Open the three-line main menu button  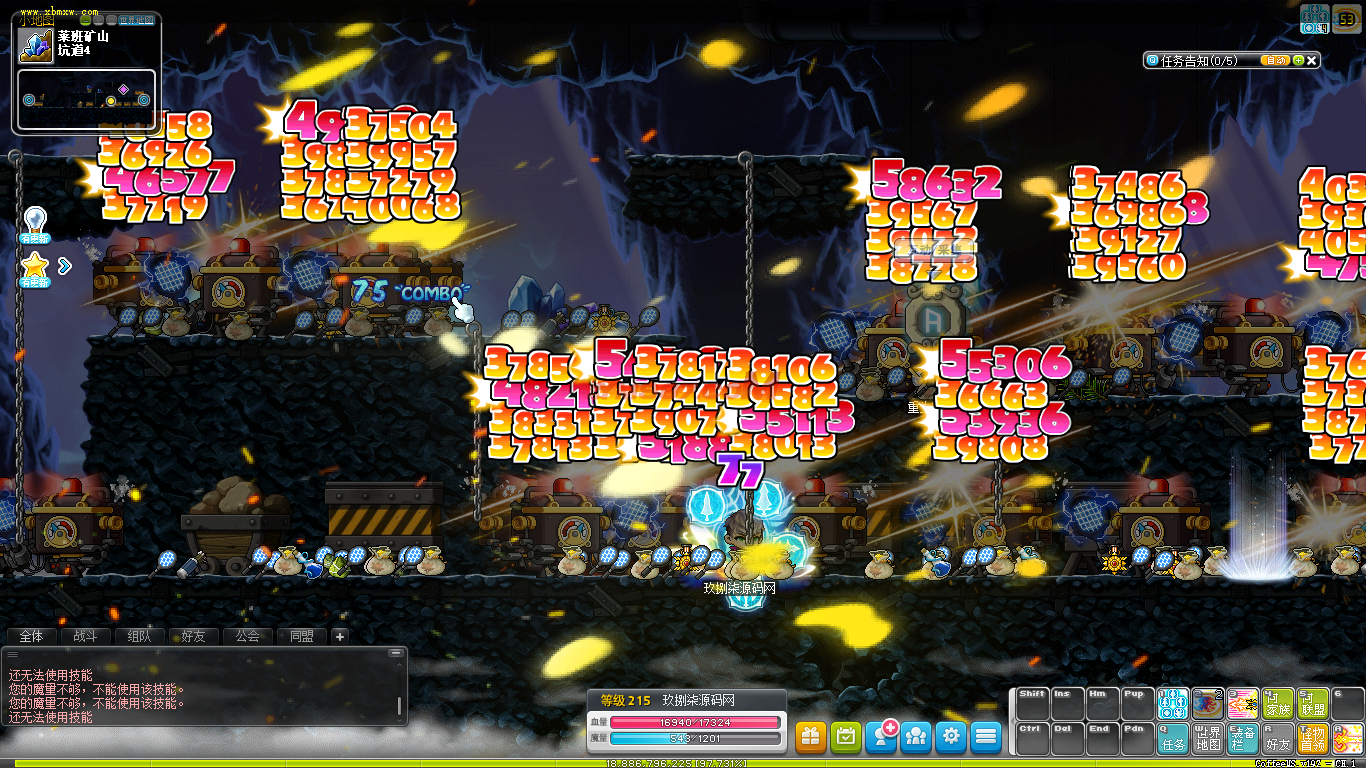tap(986, 737)
